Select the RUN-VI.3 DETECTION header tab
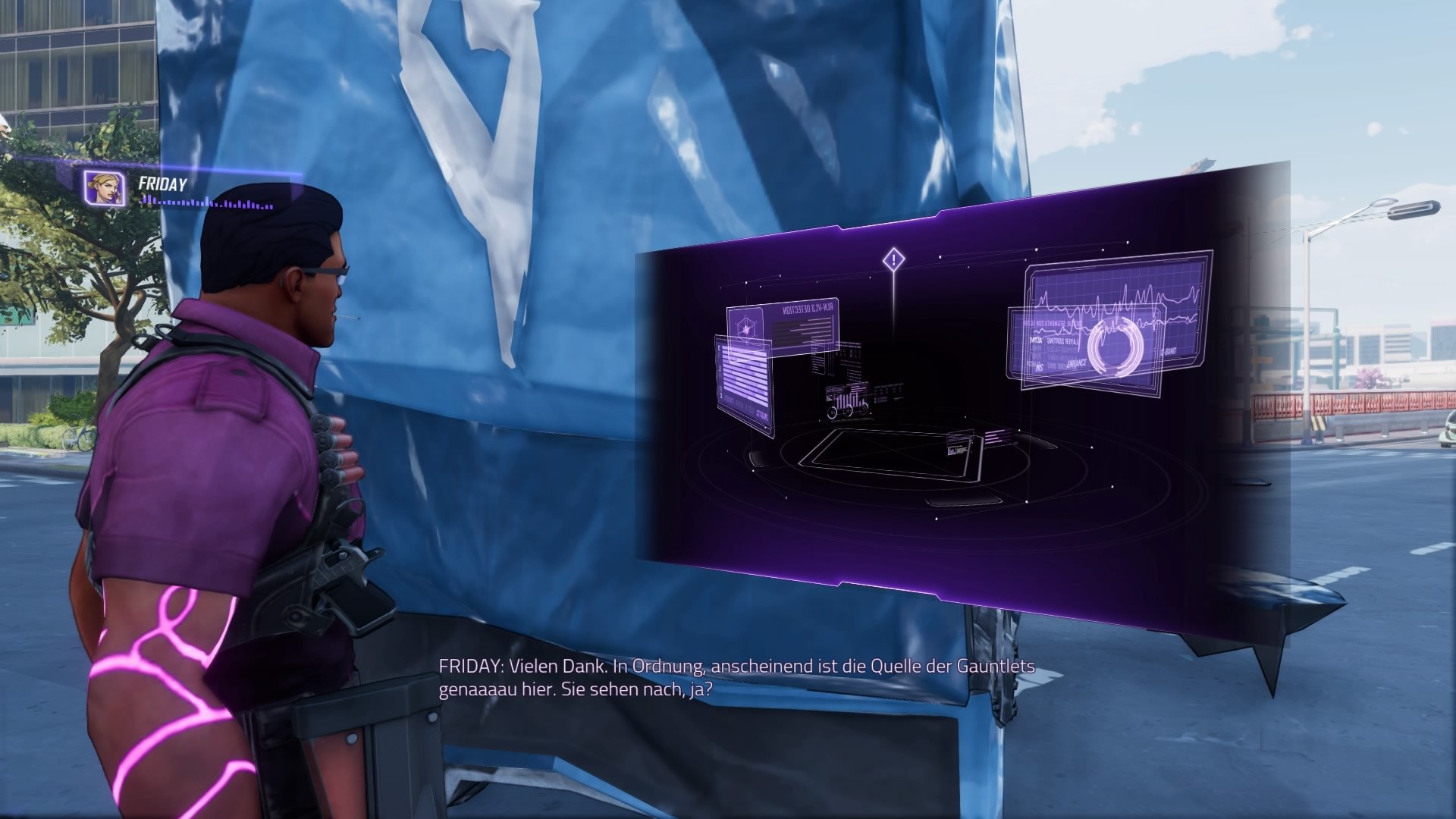 coord(808,307)
